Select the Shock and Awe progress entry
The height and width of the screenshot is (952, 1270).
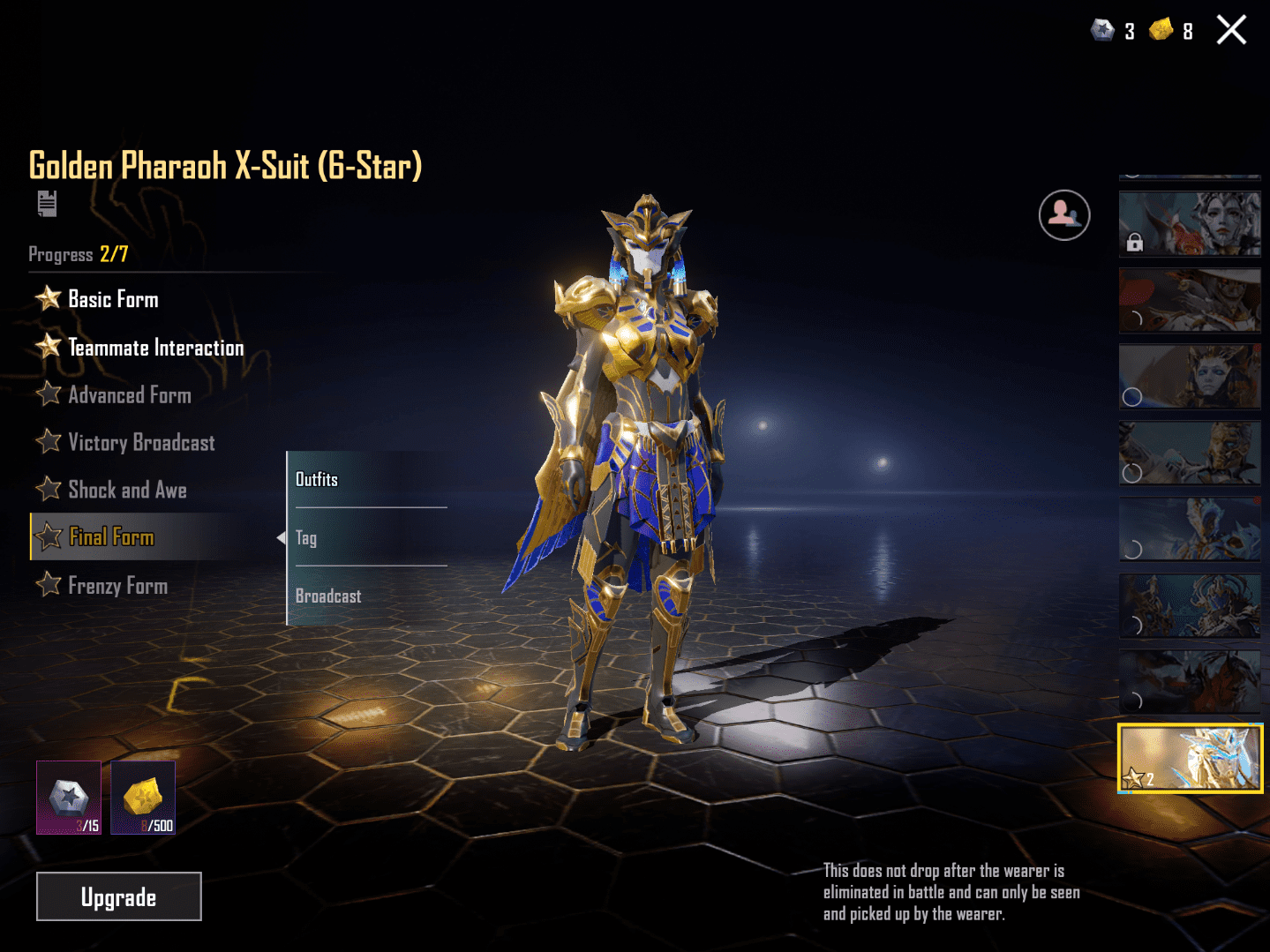coord(127,490)
